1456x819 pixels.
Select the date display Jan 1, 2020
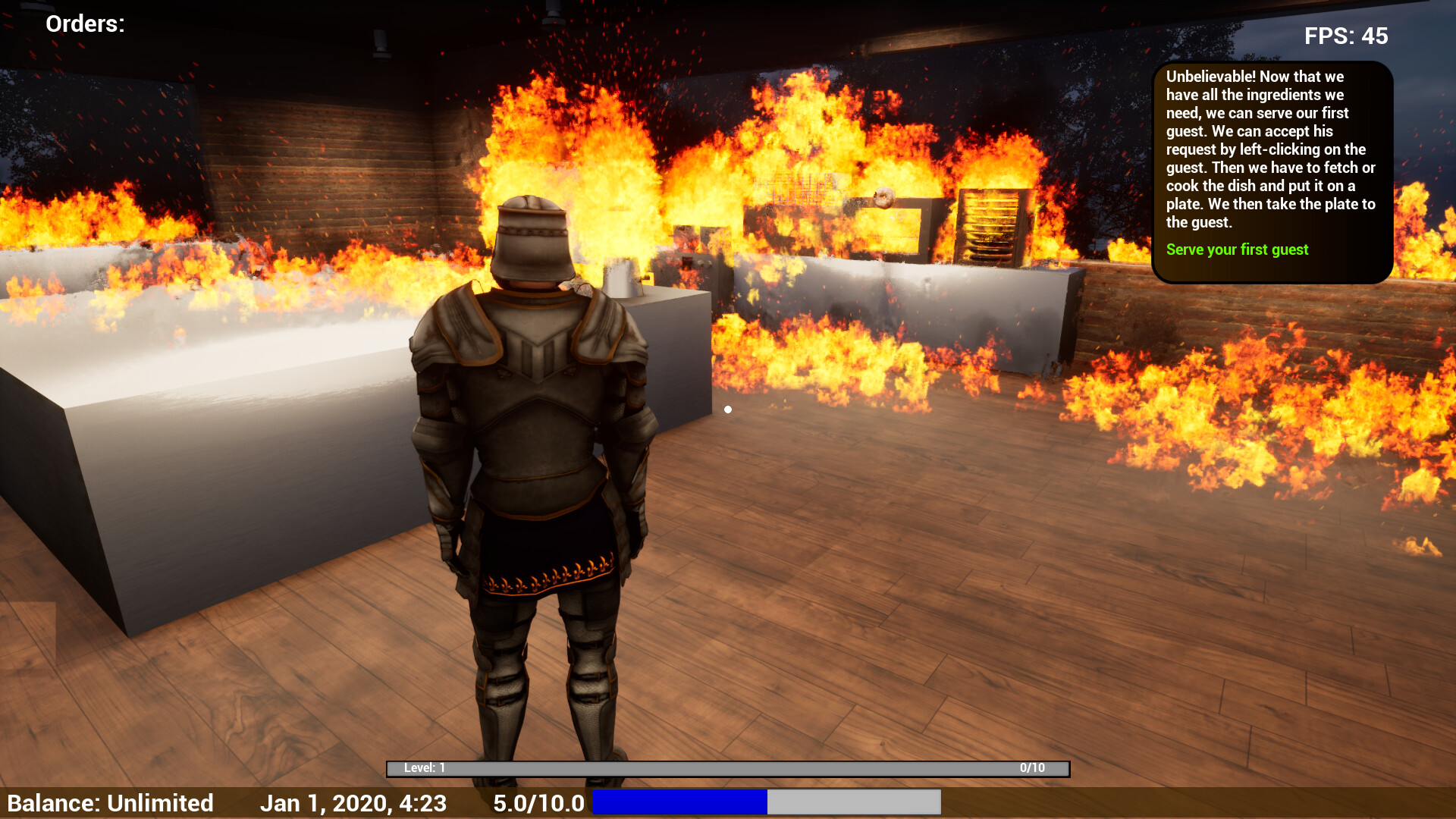(x=354, y=802)
